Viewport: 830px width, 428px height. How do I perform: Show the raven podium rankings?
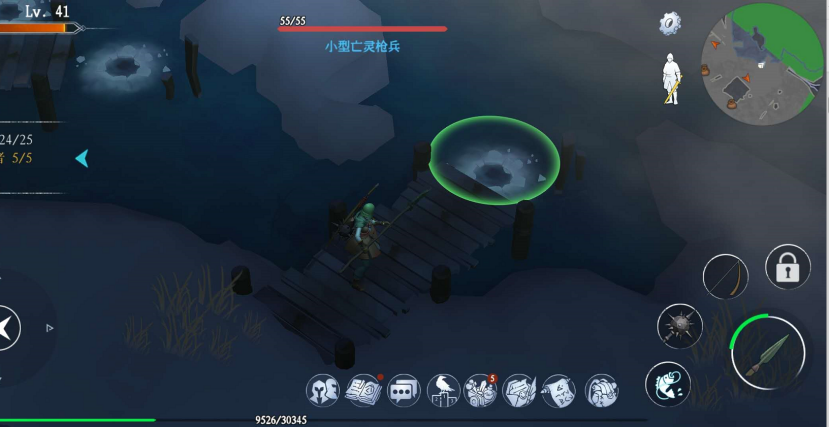coord(442,391)
